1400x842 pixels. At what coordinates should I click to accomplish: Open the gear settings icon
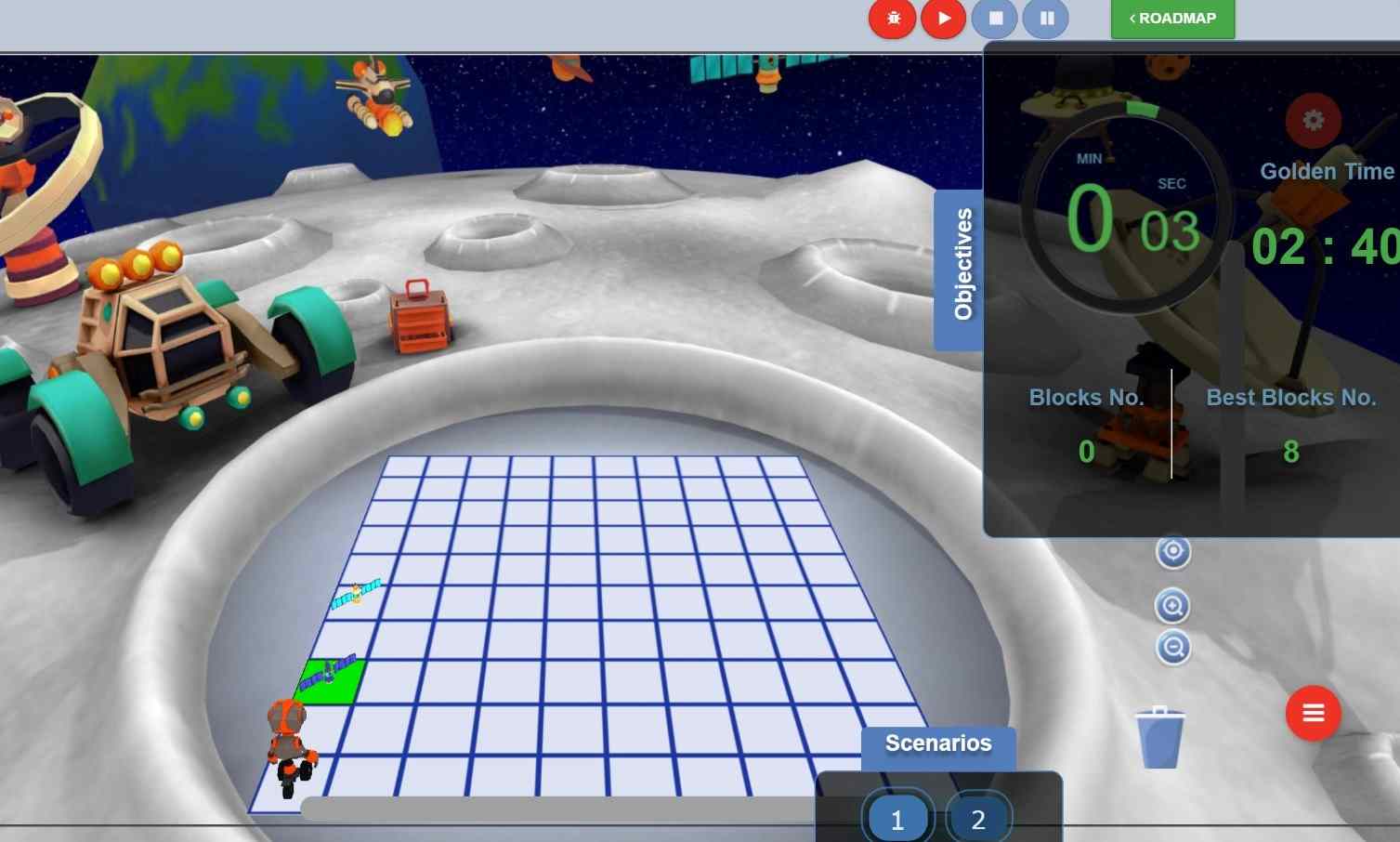(x=1313, y=120)
